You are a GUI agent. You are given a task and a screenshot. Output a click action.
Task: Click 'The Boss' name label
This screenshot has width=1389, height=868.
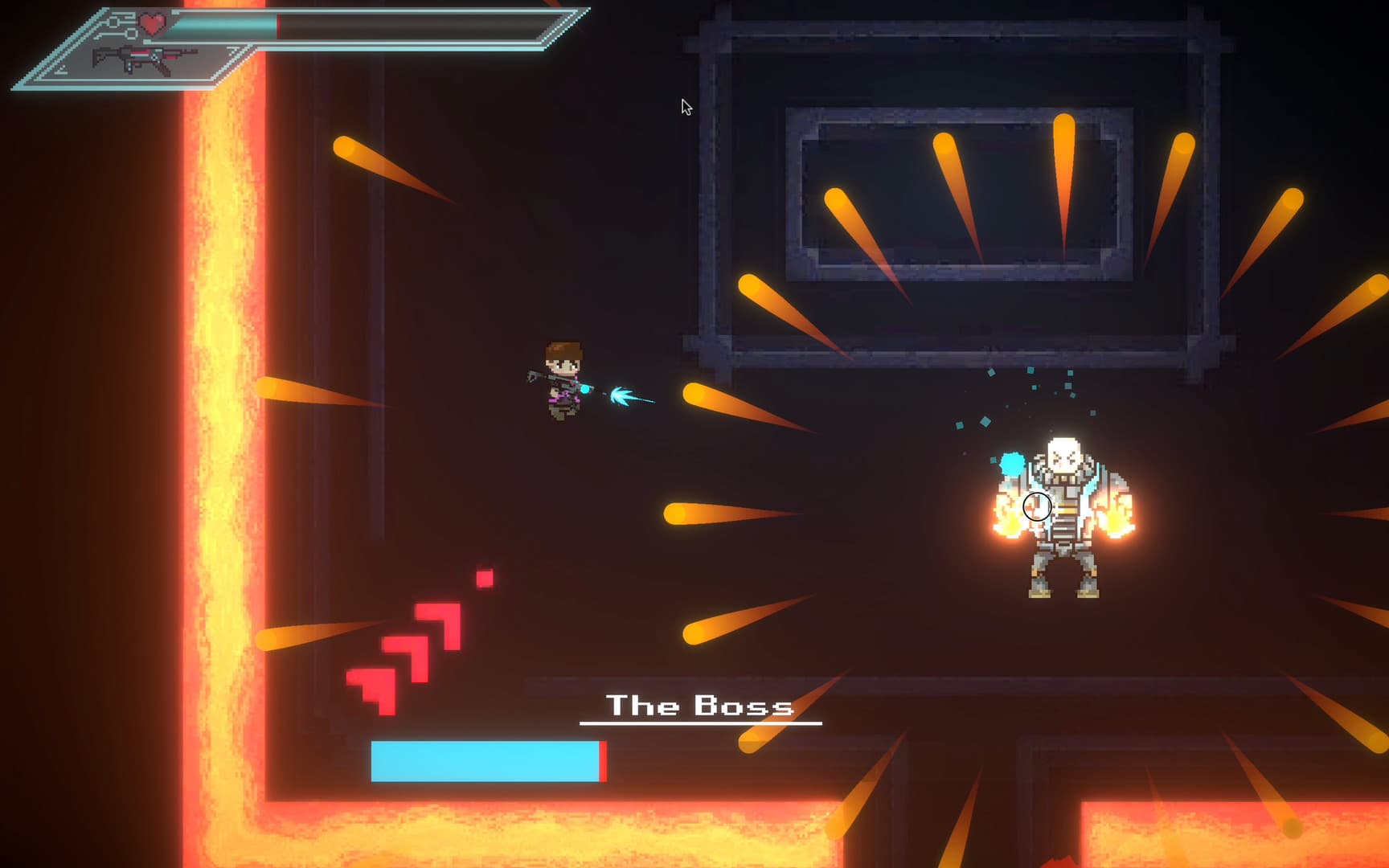click(x=698, y=706)
